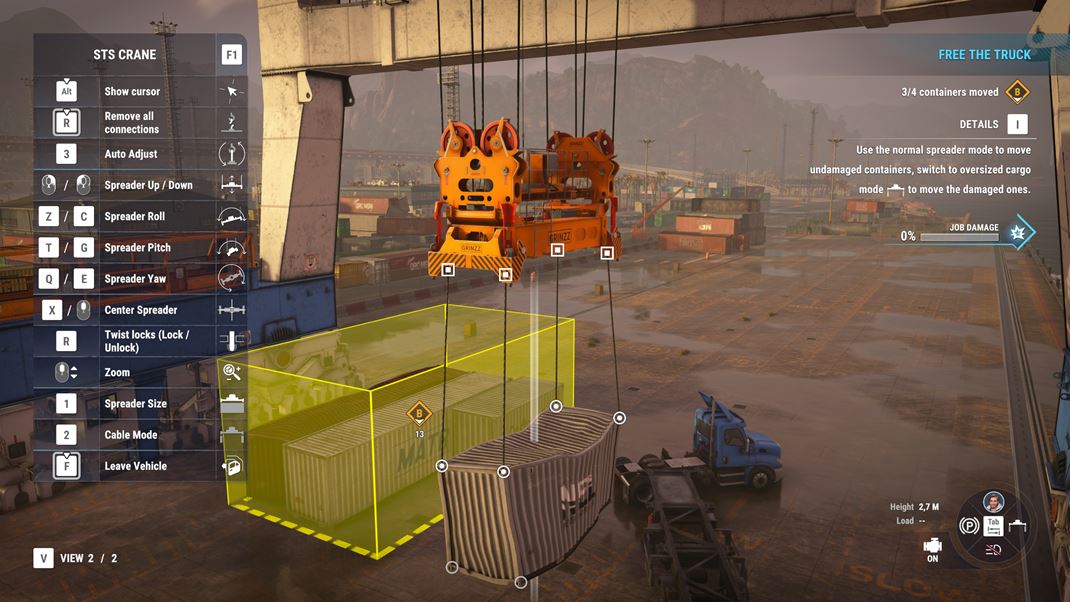This screenshot has height=602, width=1070.
Task: Click the Spreader Up / Down icon
Action: 232,185
